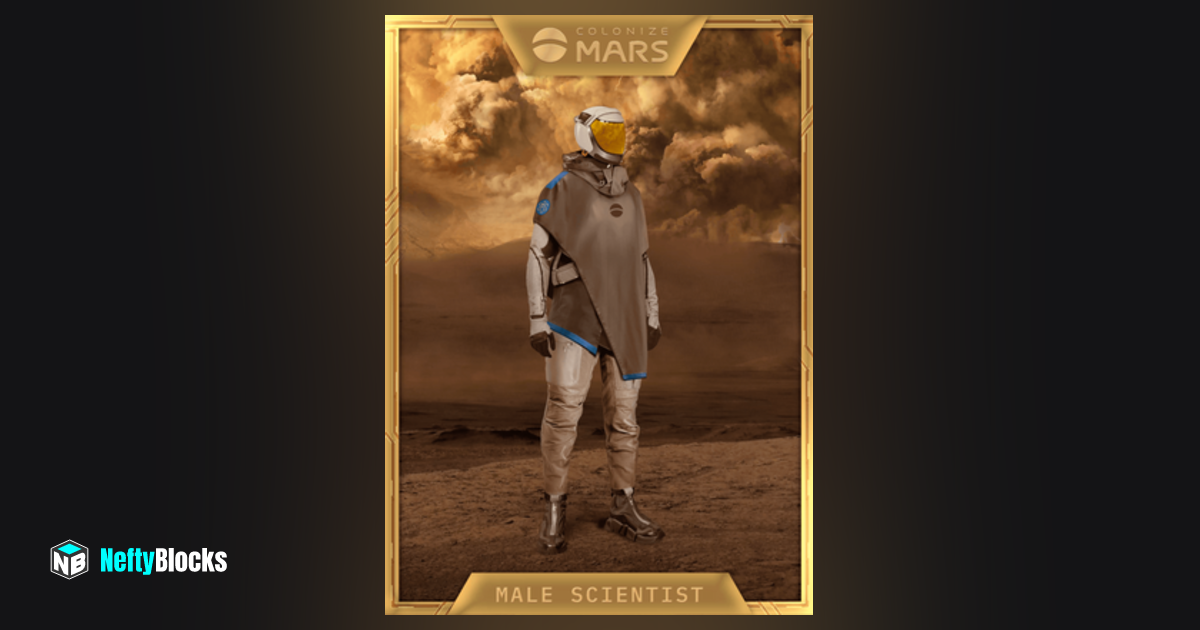The image size is (1200, 630).
Task: Open the NeftyBlocks logo link
Action: tap(139, 560)
